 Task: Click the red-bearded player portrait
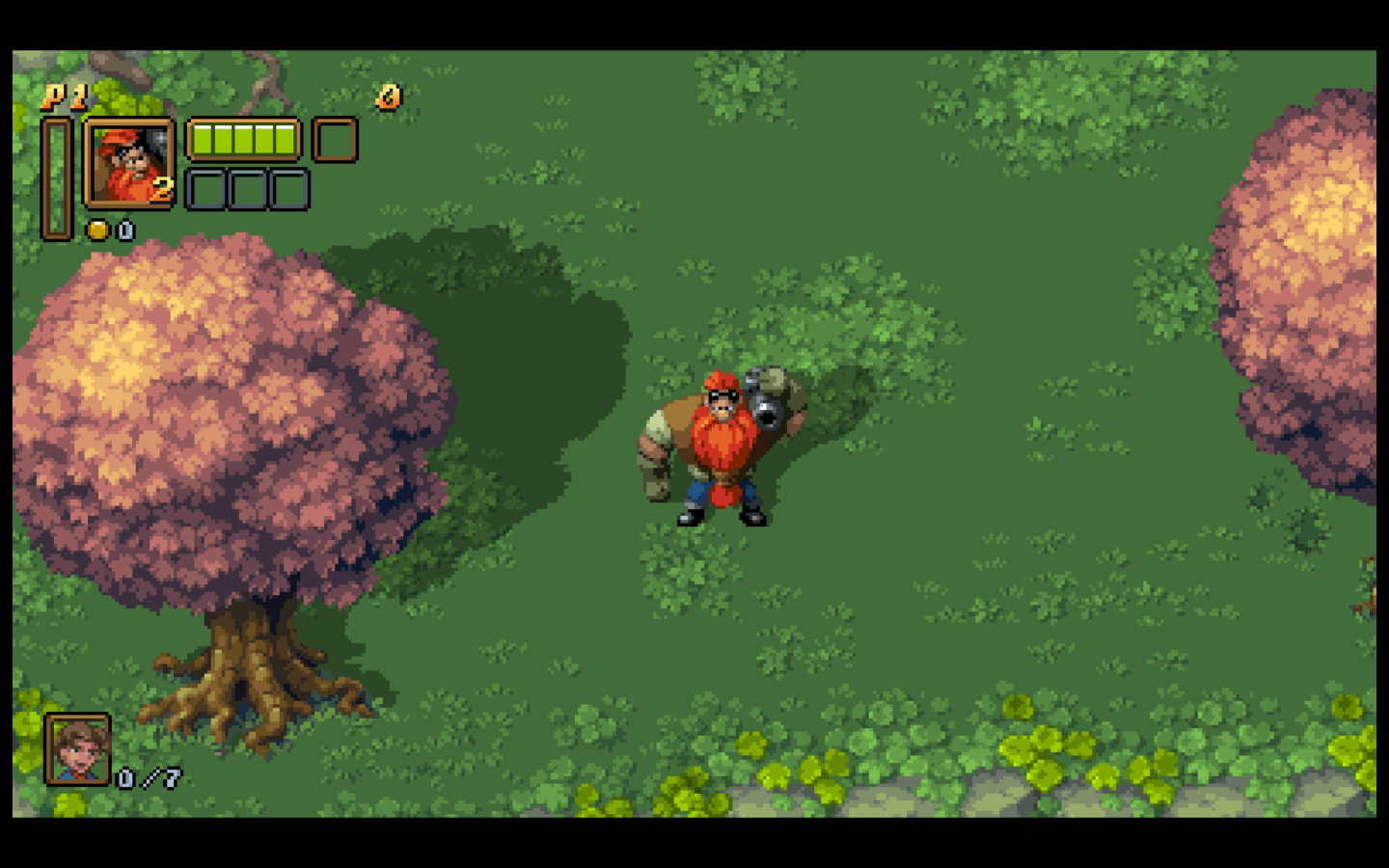point(129,163)
